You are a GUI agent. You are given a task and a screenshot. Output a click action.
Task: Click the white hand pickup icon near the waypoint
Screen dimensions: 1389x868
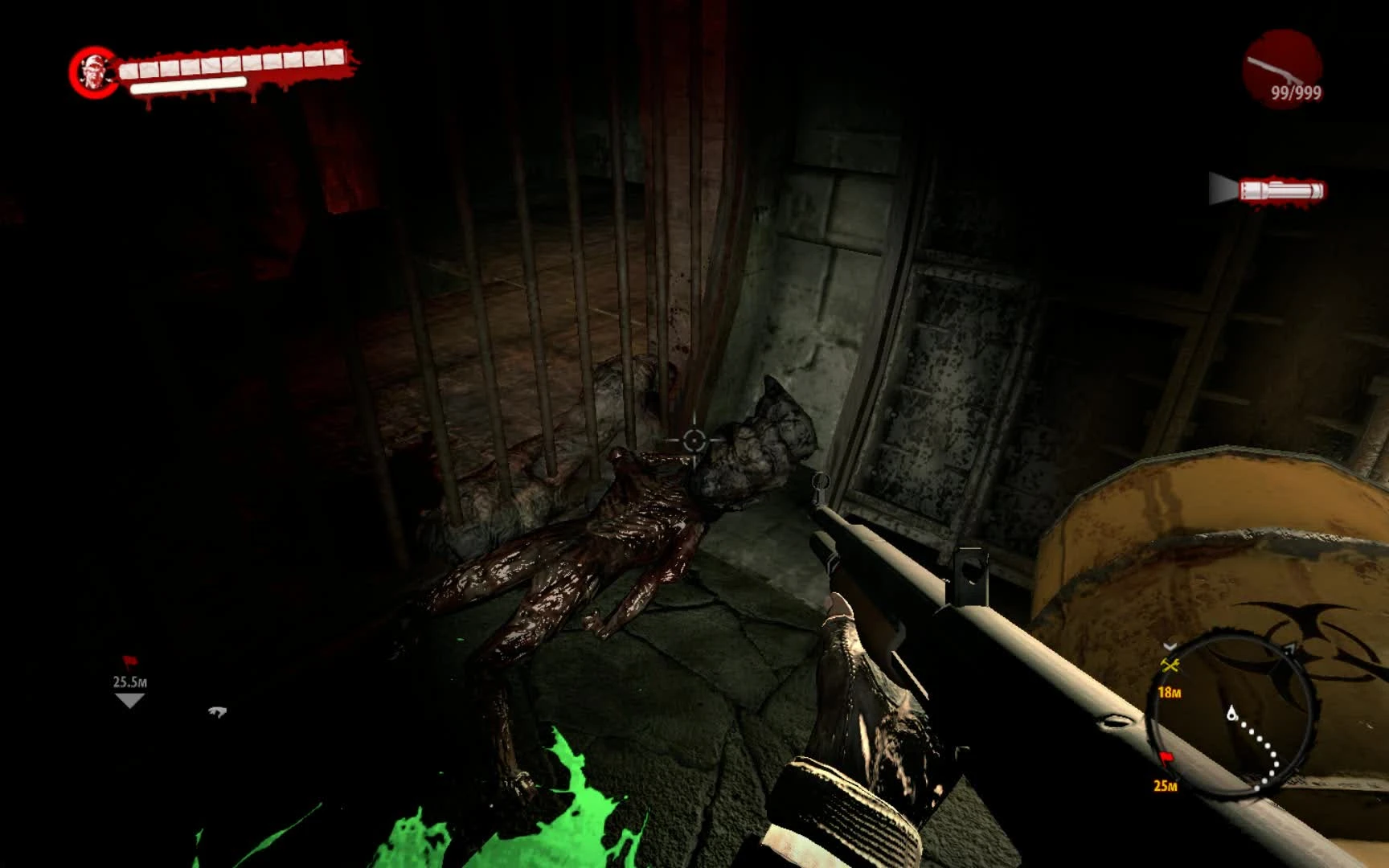(x=217, y=713)
